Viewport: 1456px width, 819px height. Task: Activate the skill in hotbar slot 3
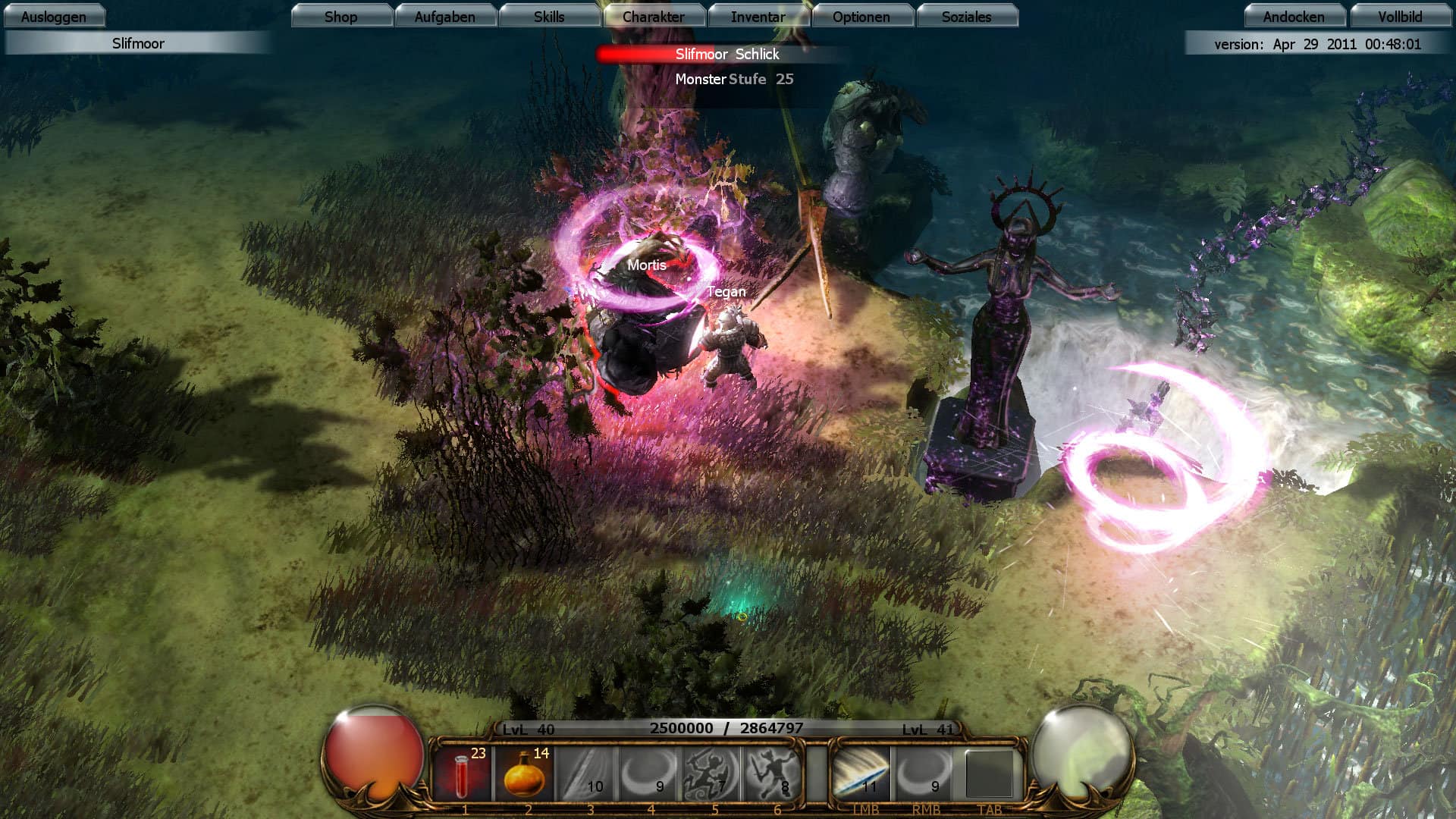coord(588,773)
